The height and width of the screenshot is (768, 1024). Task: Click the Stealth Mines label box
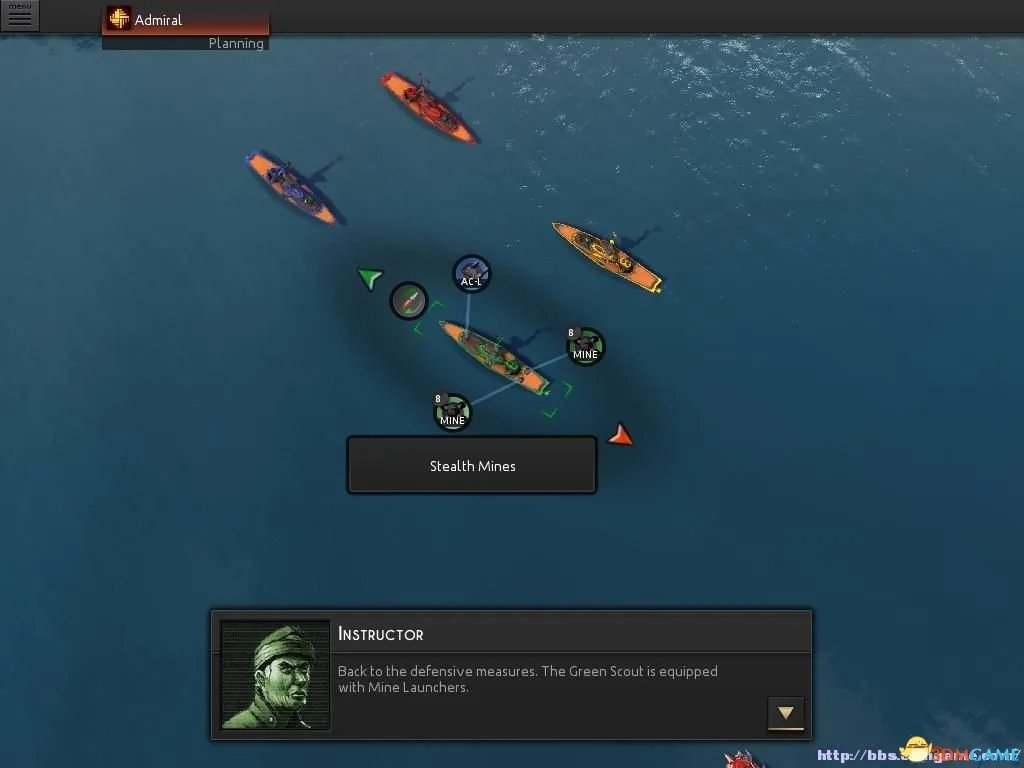(x=472, y=466)
